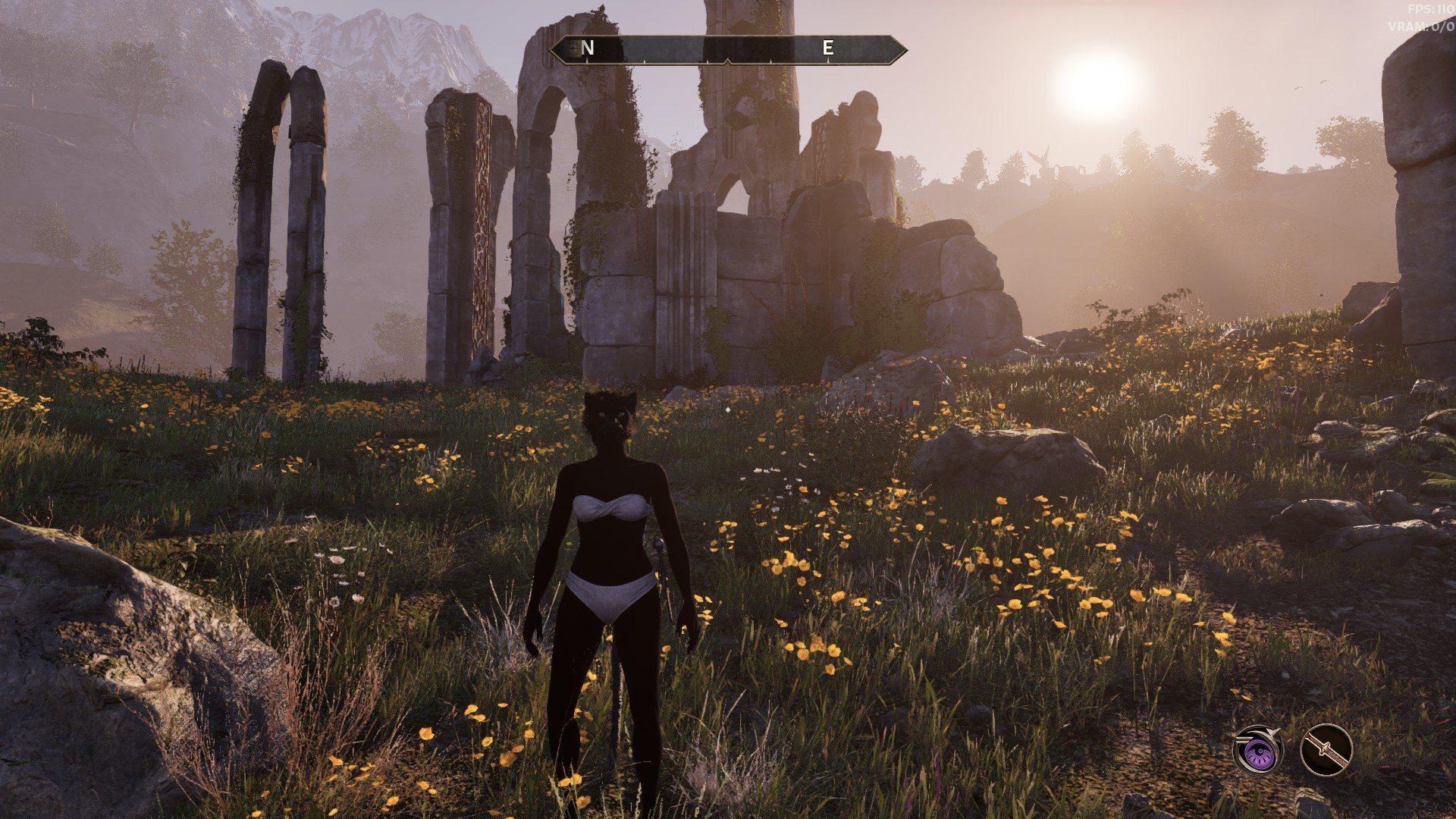Click the equipped sword weapon icon

(1326, 751)
